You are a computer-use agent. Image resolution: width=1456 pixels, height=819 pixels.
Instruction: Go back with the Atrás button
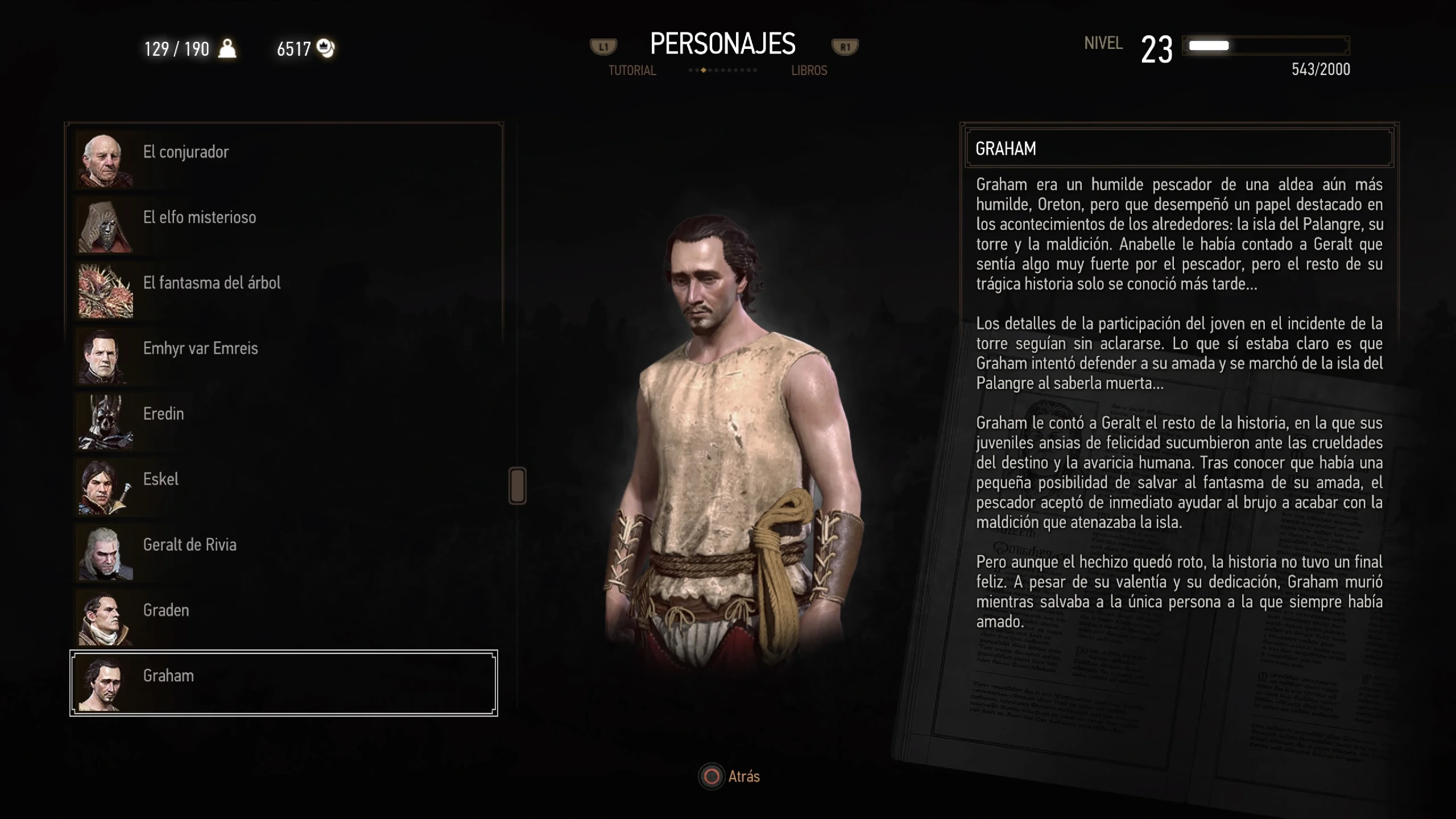tap(730, 776)
